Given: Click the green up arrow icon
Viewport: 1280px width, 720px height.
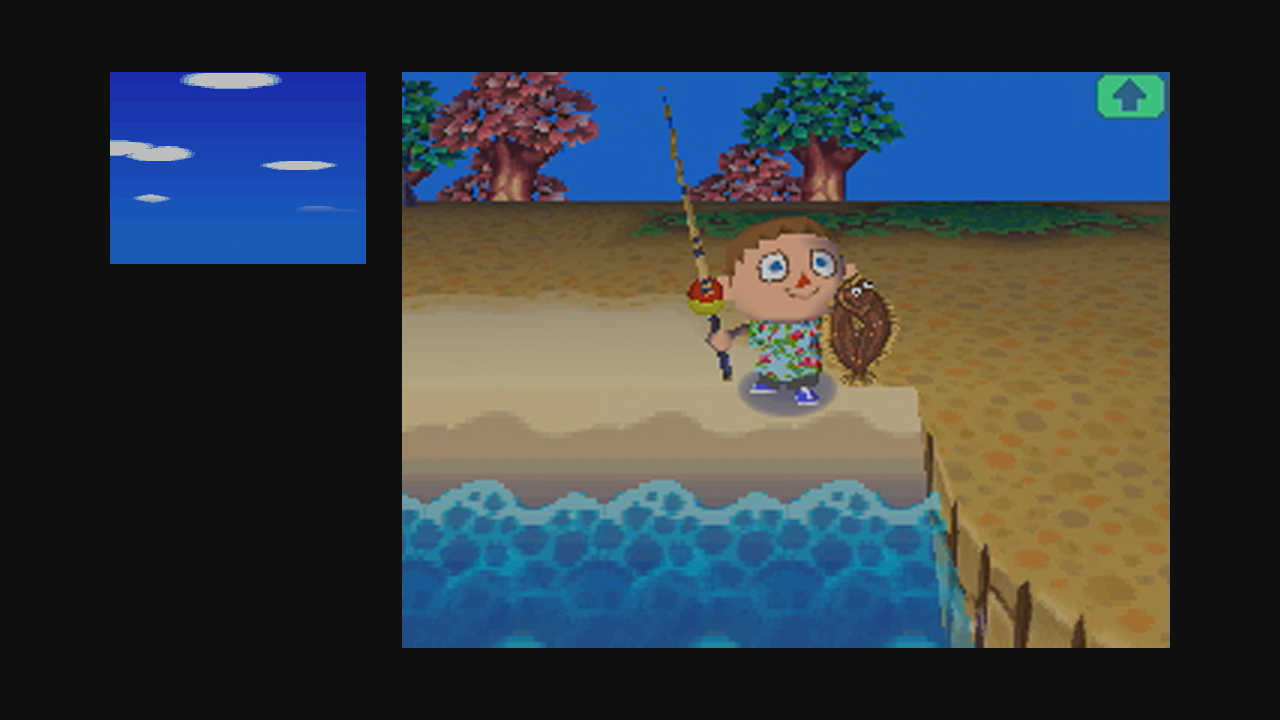Looking at the screenshot, I should click(1130, 95).
